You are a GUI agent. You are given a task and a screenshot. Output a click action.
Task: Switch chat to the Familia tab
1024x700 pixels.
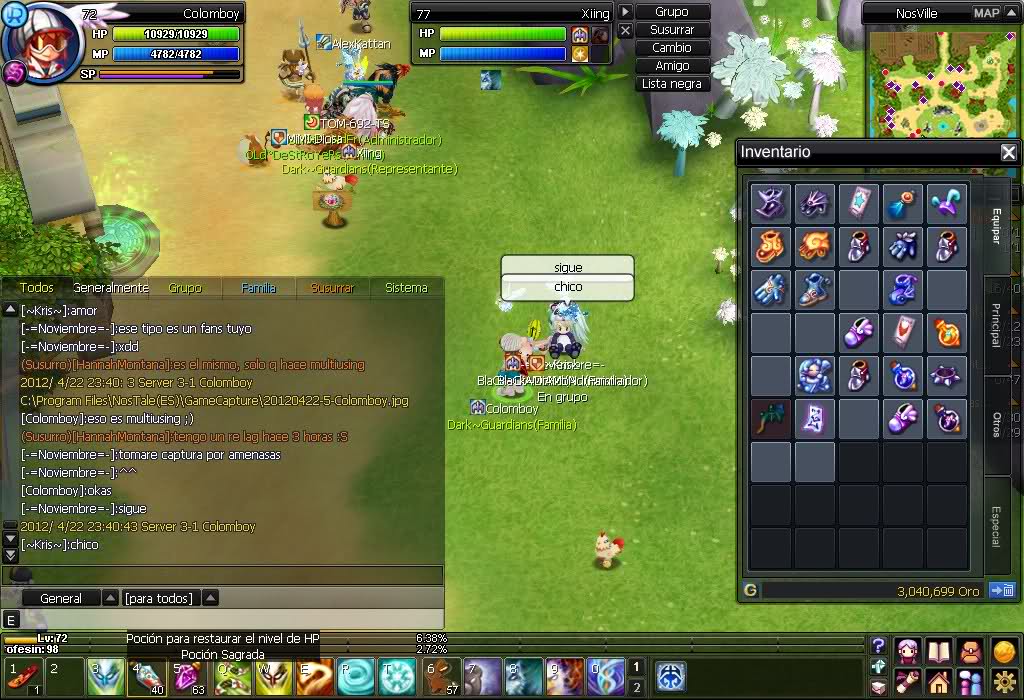click(x=259, y=288)
